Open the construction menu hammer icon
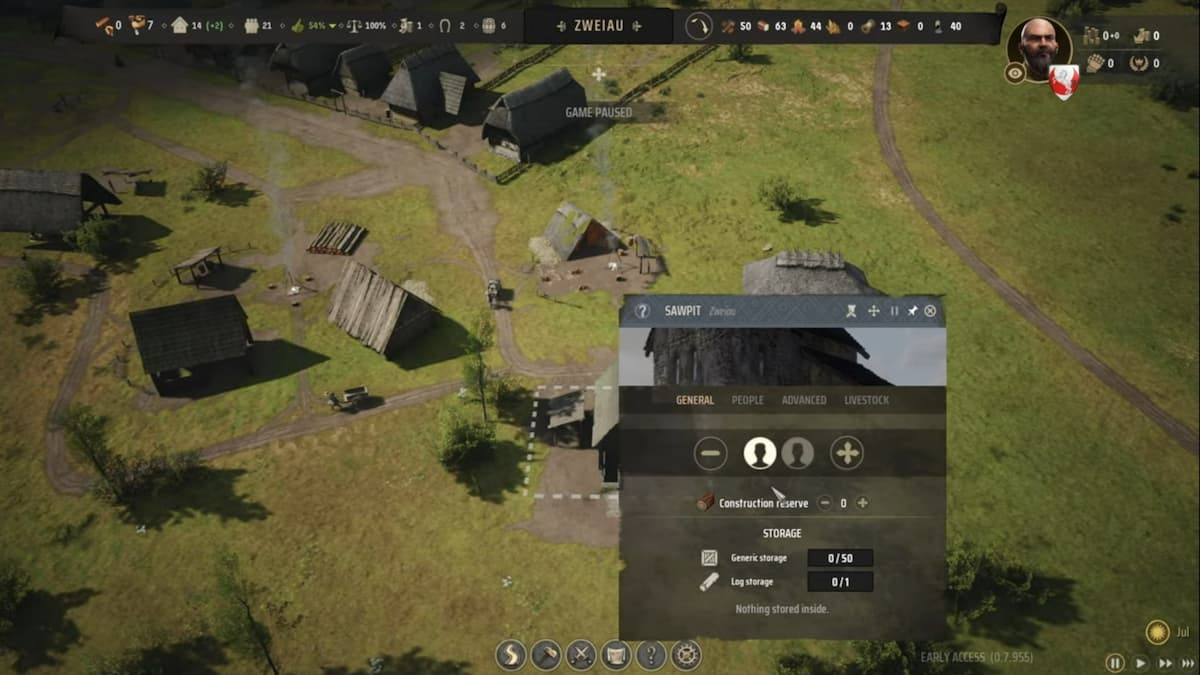 click(546, 655)
